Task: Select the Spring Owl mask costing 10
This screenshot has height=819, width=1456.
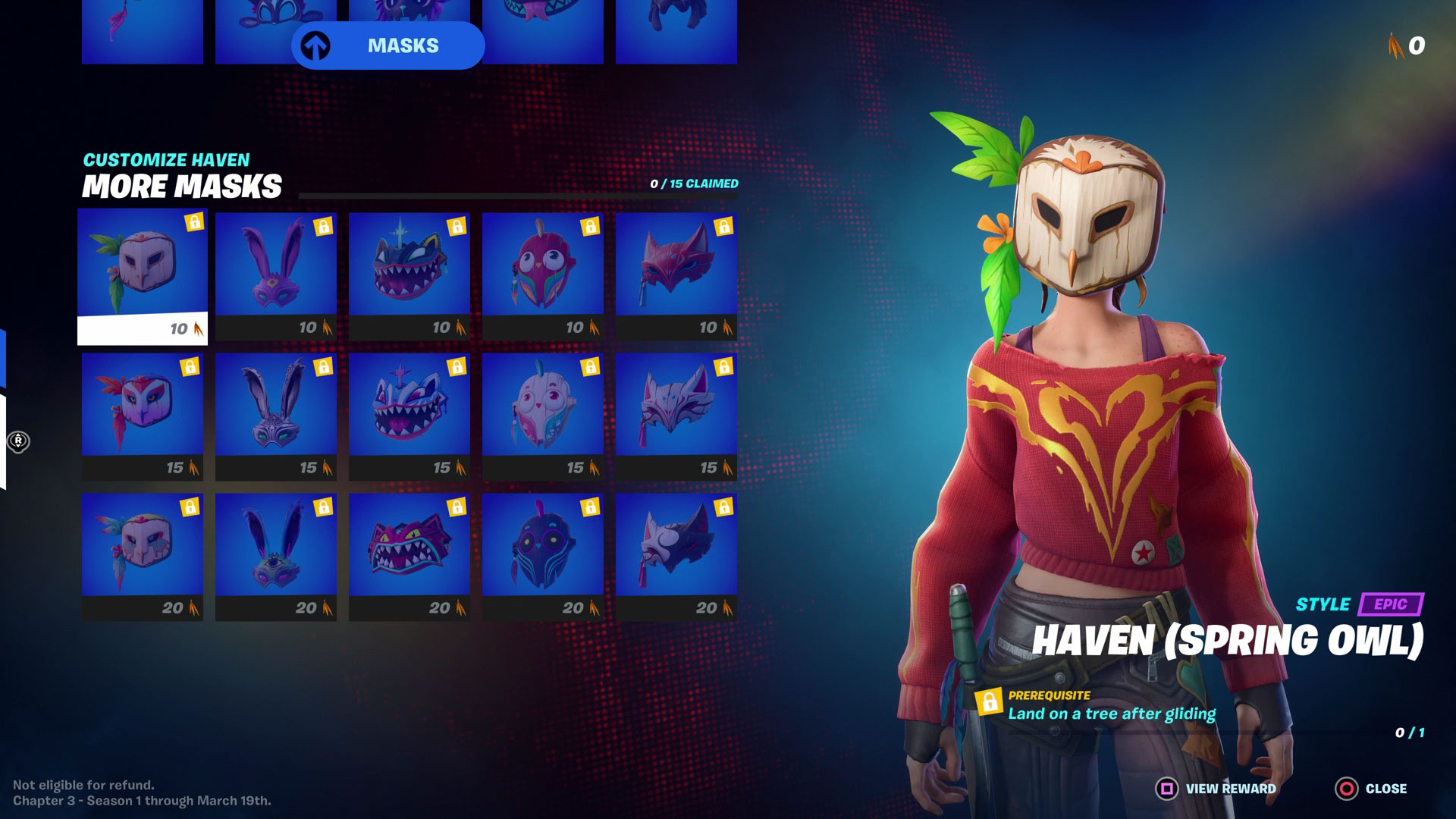Action: (x=143, y=273)
